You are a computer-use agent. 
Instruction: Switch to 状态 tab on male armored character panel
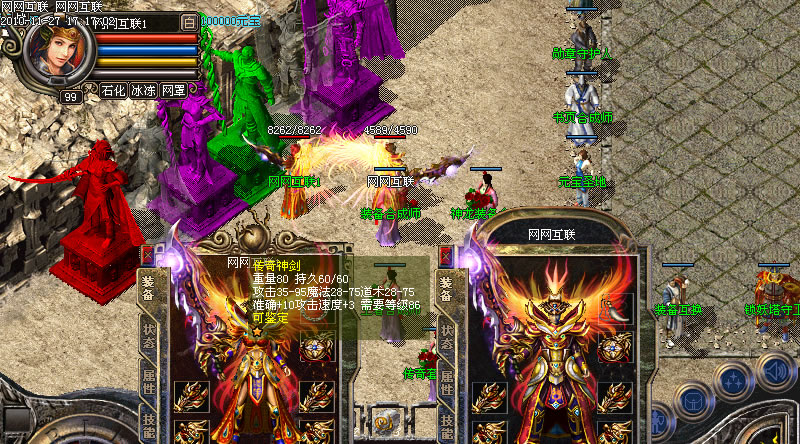click(447, 339)
